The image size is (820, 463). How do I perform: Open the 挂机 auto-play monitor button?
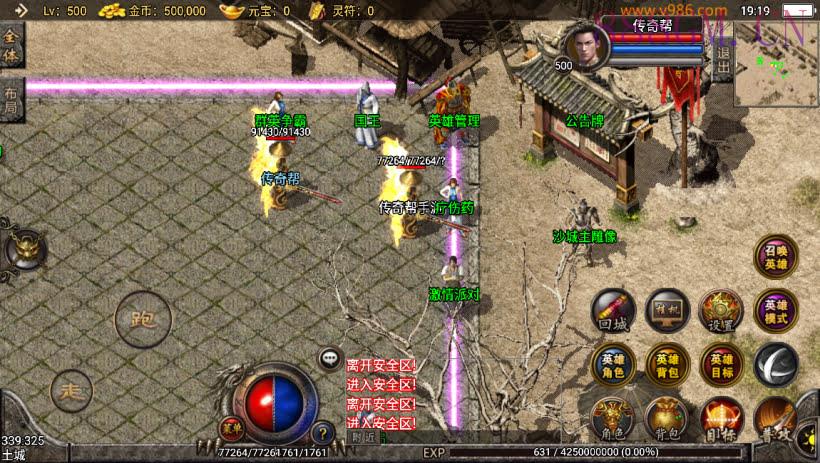(x=666, y=311)
